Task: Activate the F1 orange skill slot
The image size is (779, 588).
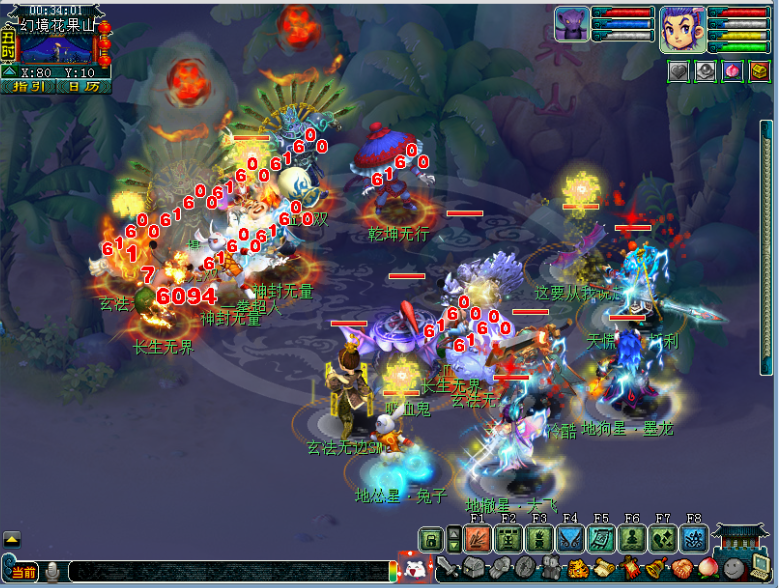Action: [x=476, y=538]
